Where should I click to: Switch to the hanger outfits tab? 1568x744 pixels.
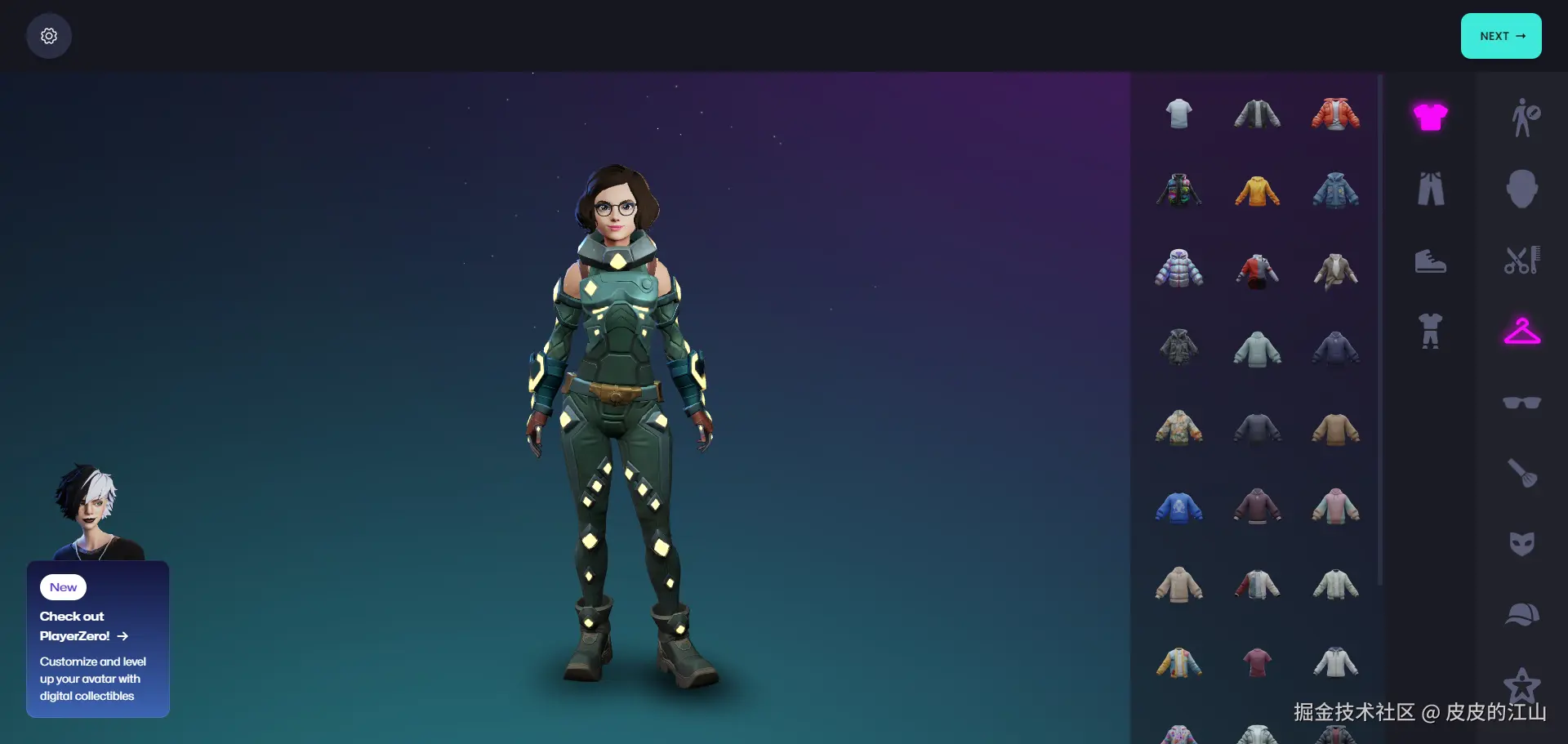click(x=1521, y=331)
